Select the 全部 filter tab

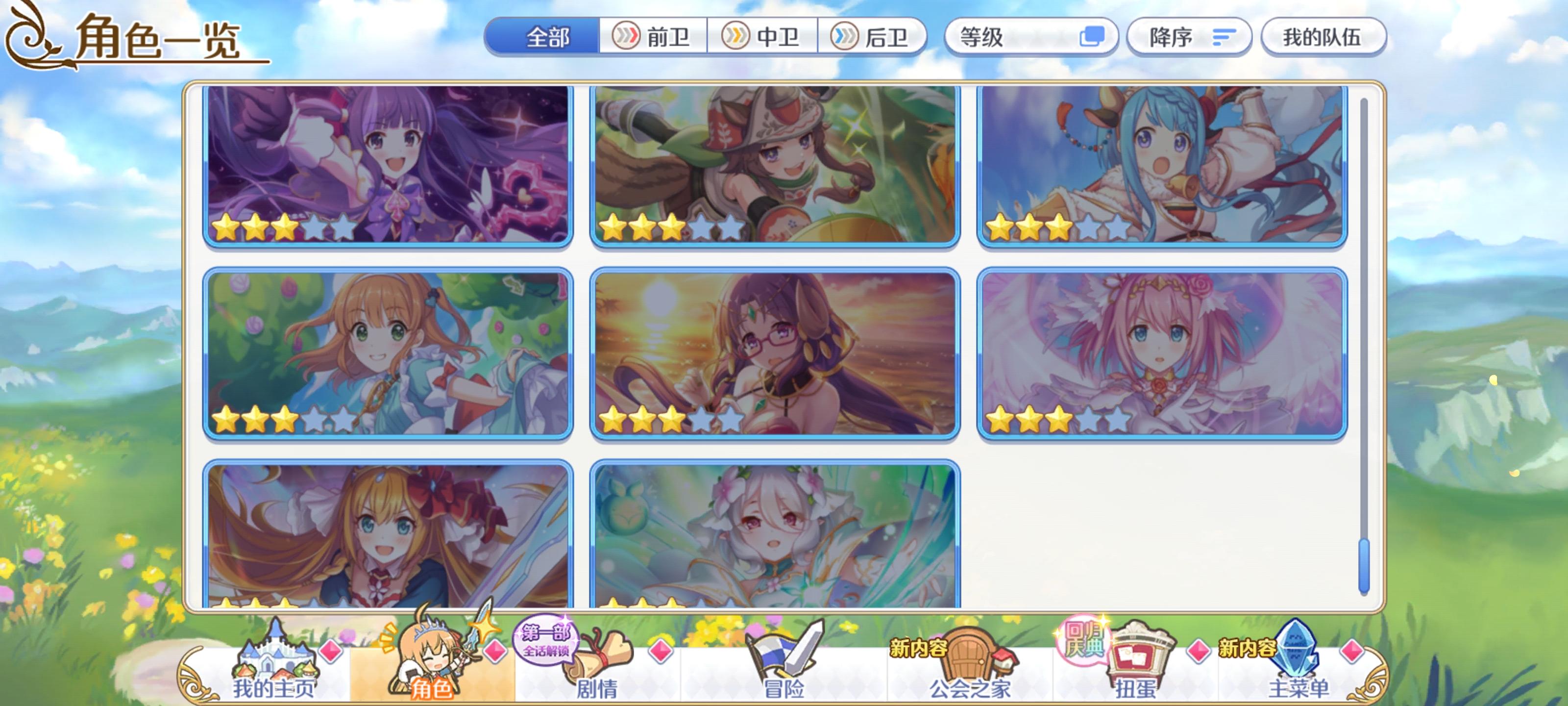(x=547, y=37)
